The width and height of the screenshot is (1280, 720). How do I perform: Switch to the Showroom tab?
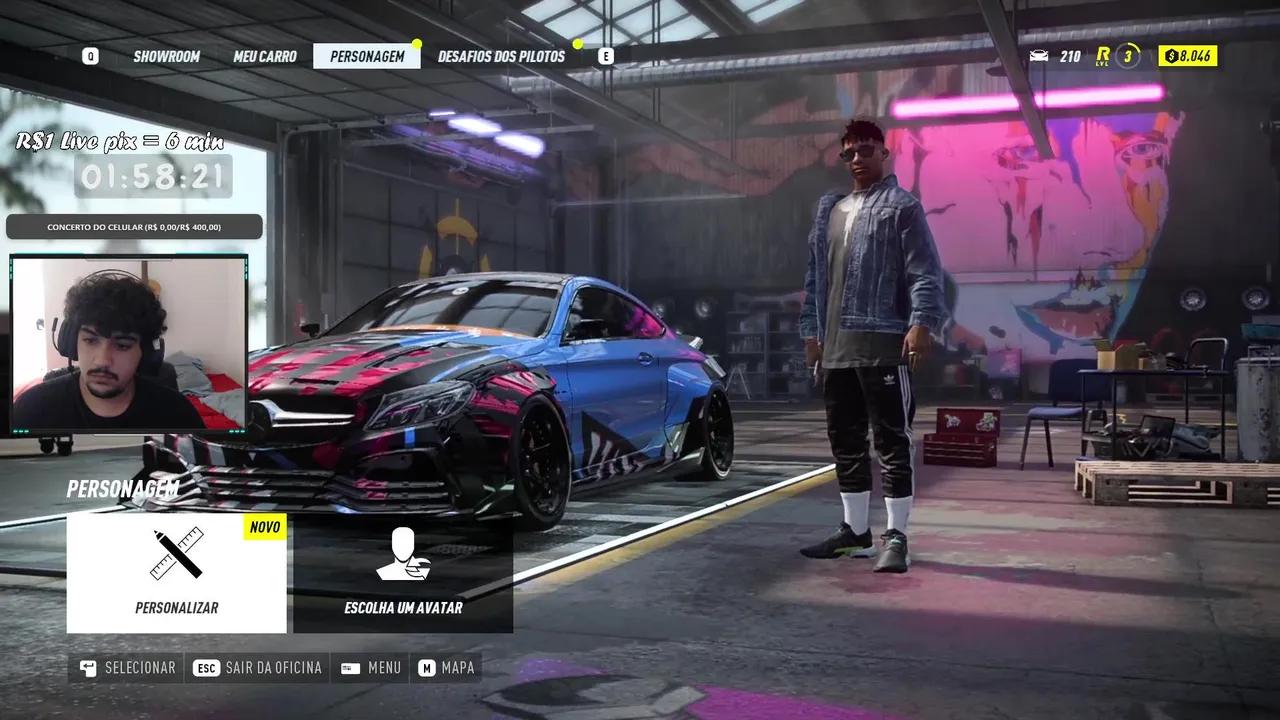(167, 56)
